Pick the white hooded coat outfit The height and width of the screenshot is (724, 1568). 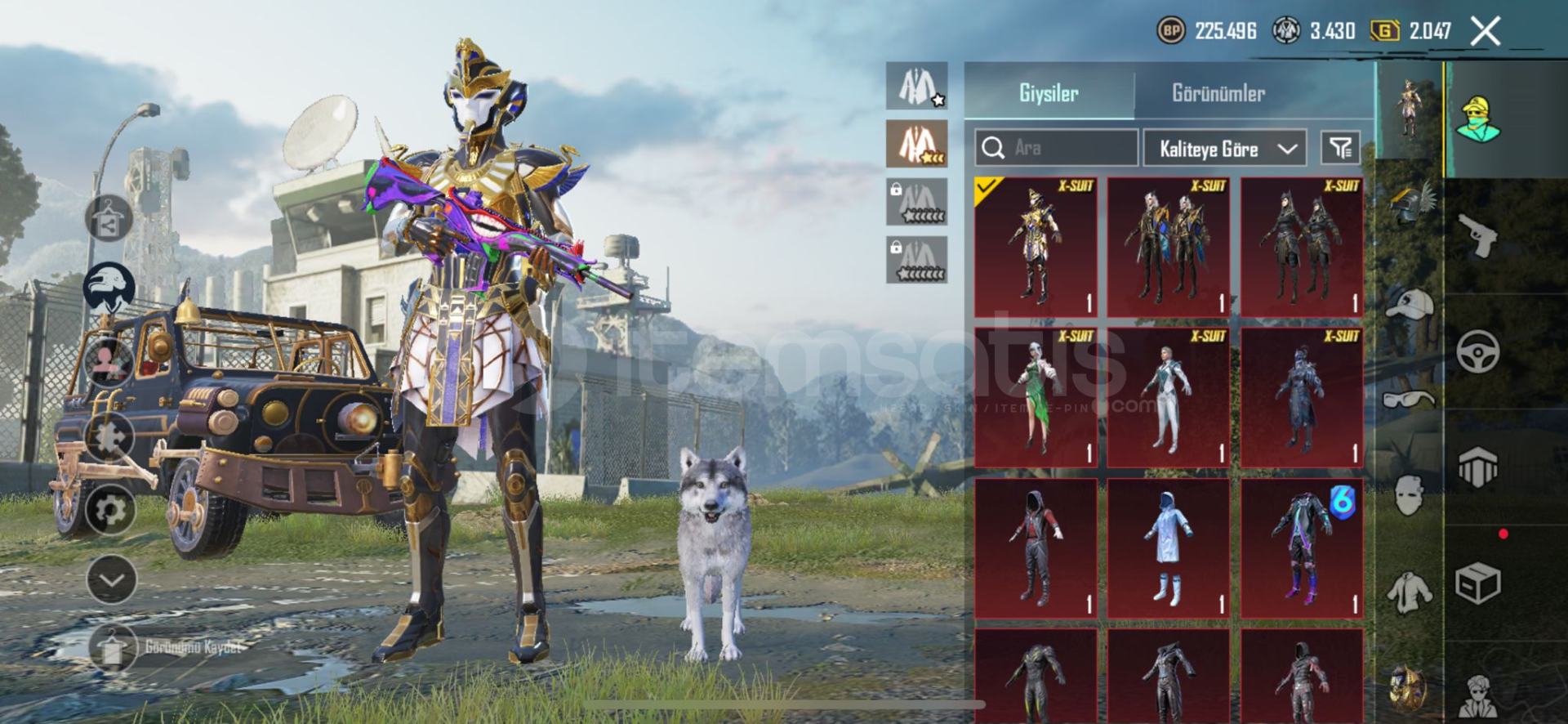coord(1169,548)
